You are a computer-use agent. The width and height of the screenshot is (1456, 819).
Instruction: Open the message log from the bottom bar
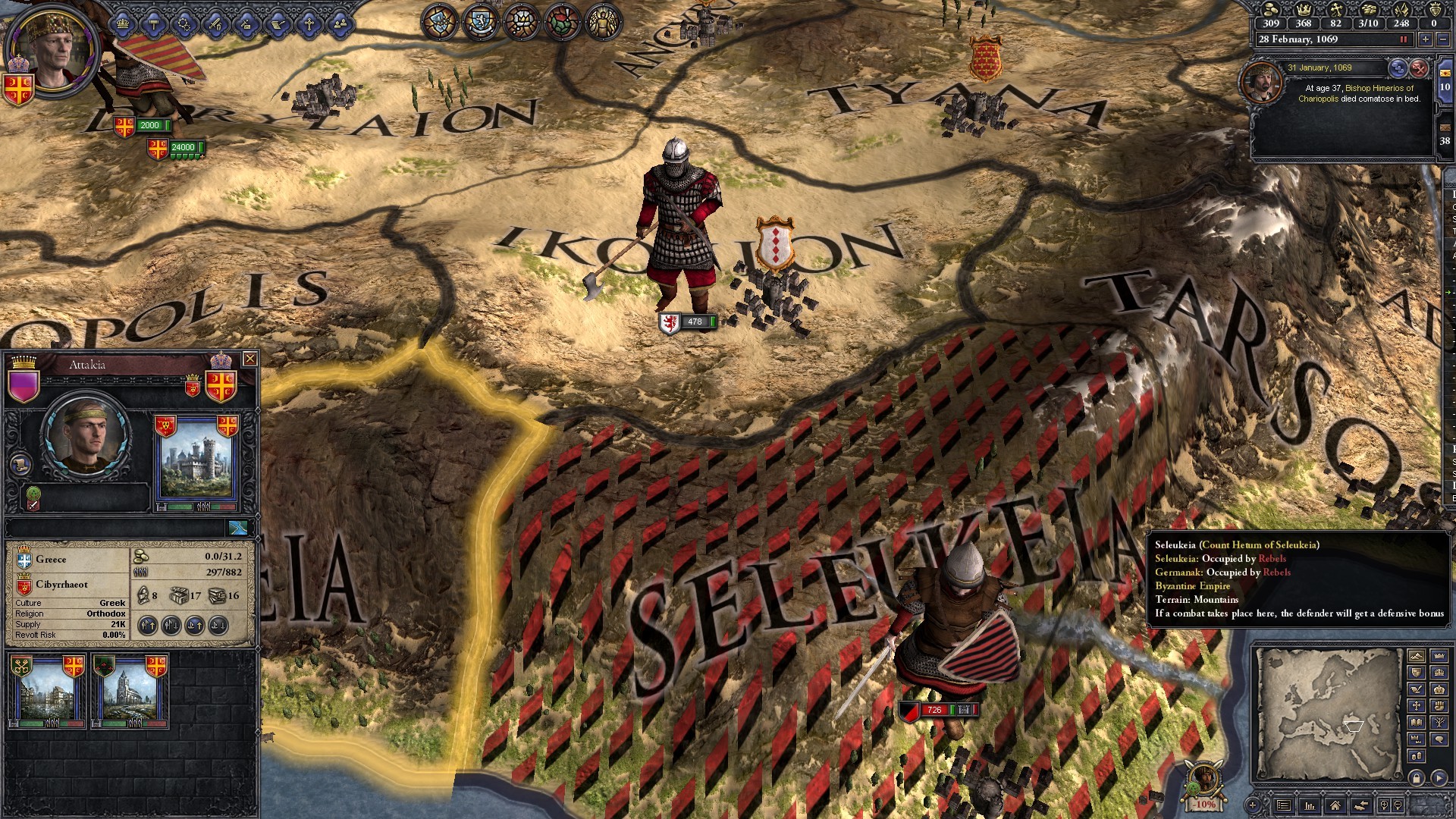point(1282,805)
